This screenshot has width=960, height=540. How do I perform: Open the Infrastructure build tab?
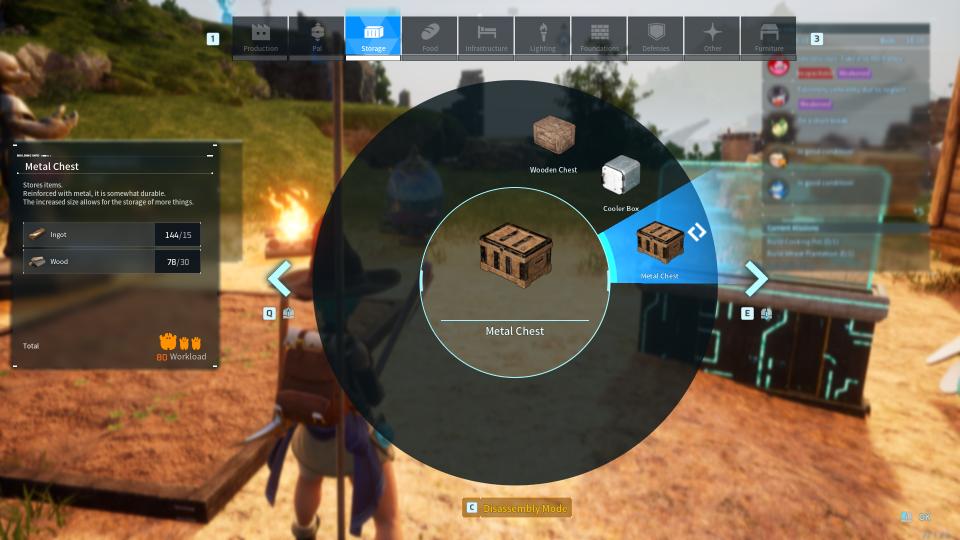click(486, 37)
